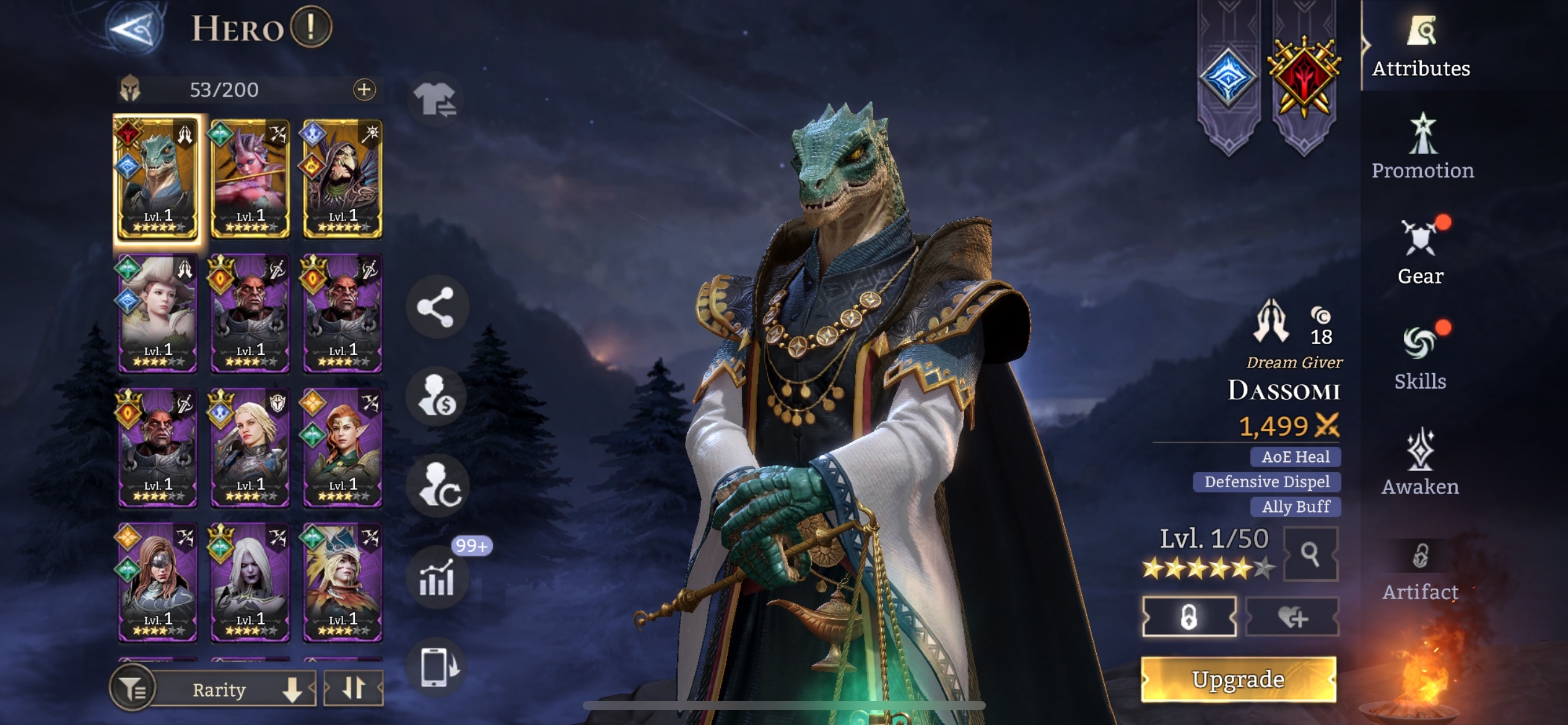The height and width of the screenshot is (725, 1568).
Task: Open the shirt swap outfit button
Action: pyautogui.click(x=435, y=99)
